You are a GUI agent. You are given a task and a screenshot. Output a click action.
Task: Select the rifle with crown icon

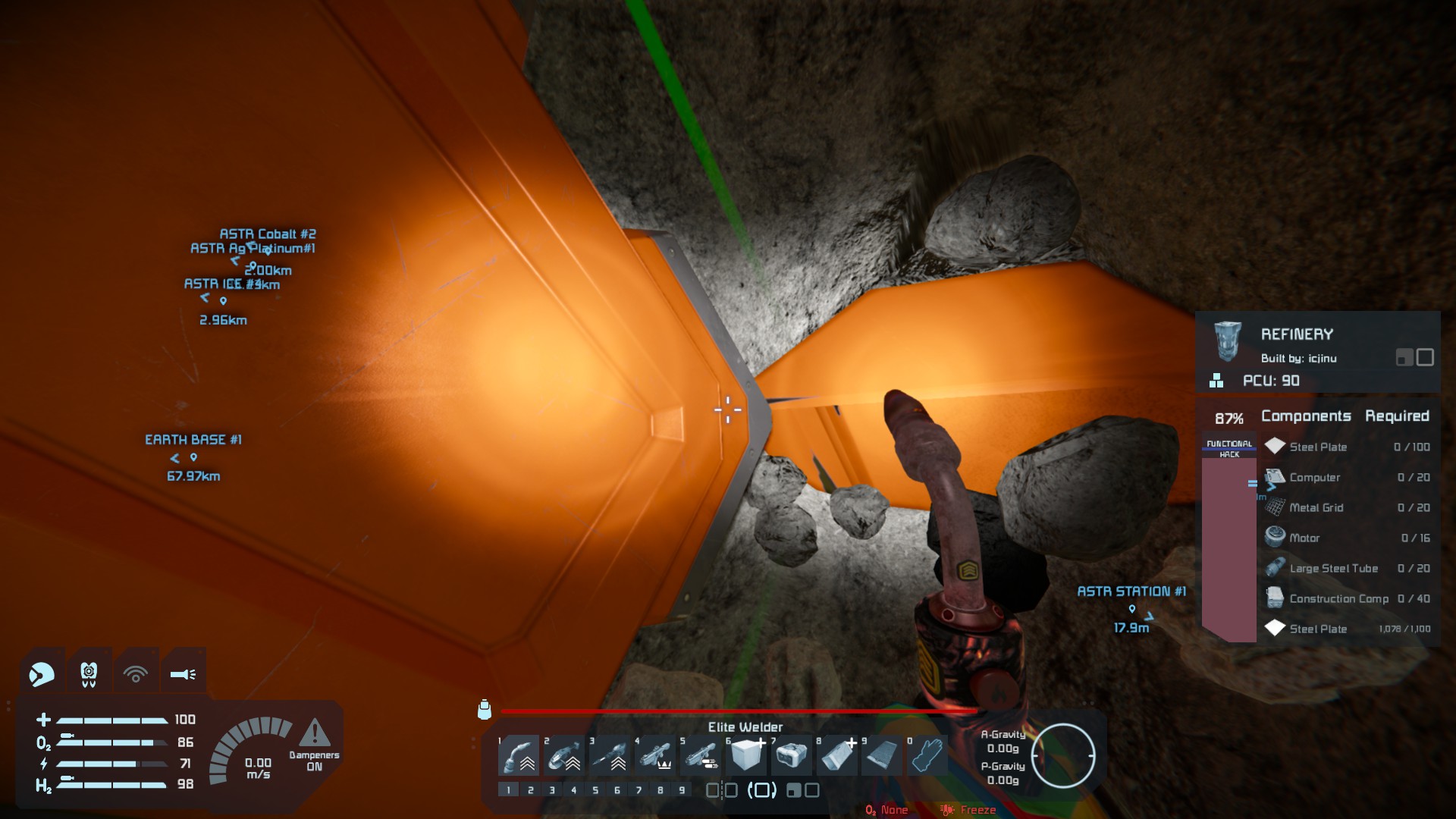(x=655, y=755)
